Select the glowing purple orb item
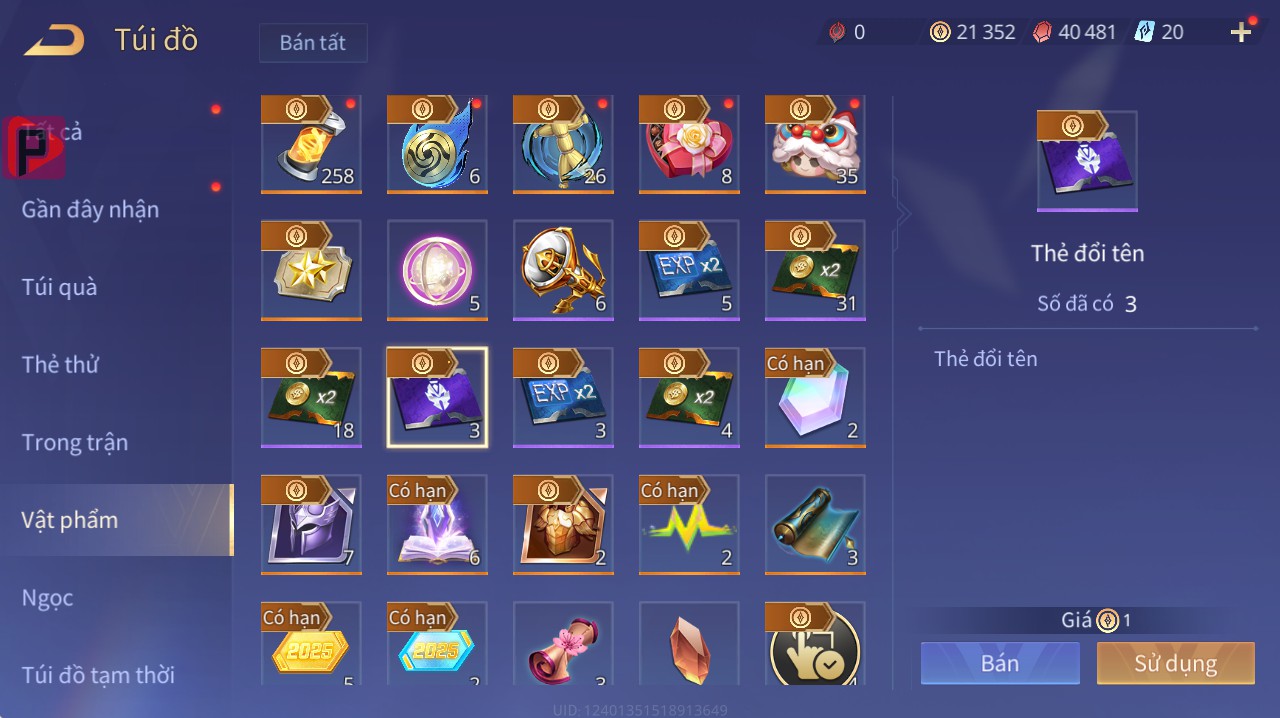The width and height of the screenshot is (1280, 718). [437, 271]
